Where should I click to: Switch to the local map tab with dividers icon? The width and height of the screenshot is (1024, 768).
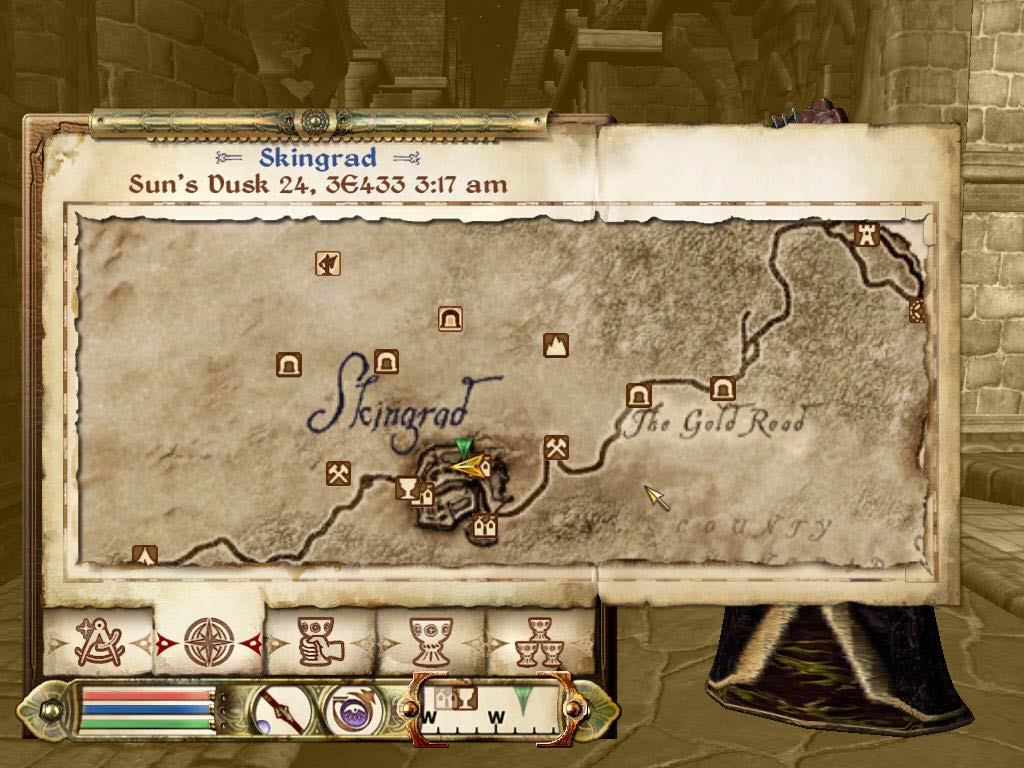99,640
